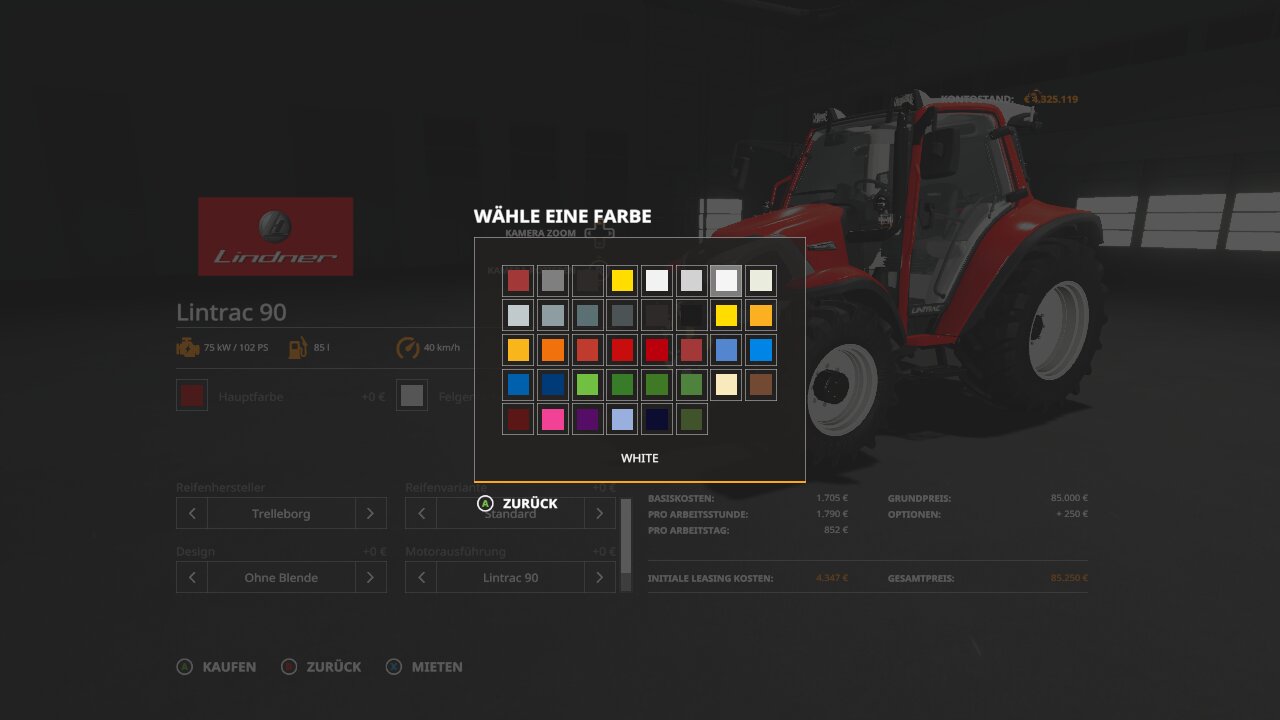Choose the pure orange swatch

[x=553, y=350]
